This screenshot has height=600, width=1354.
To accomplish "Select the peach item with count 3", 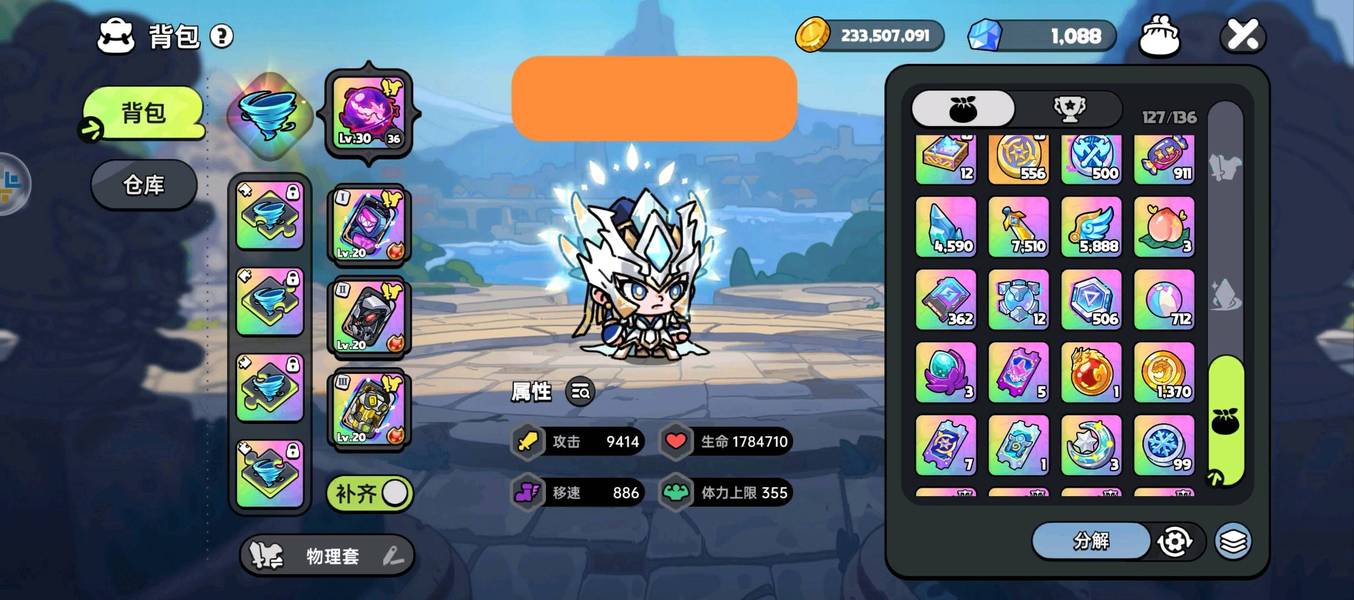I will pos(1164,227).
